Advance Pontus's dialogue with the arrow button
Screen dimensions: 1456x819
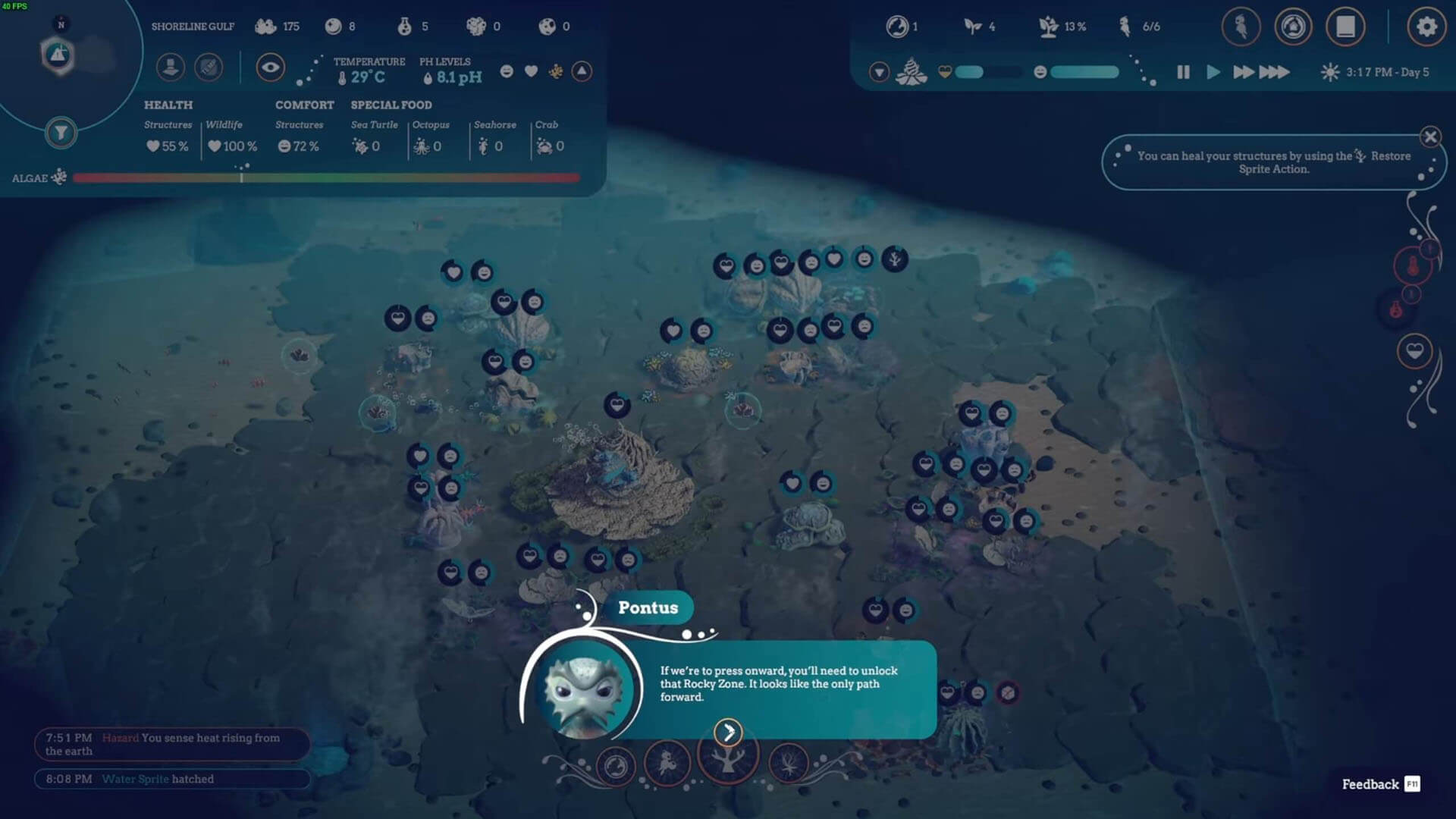pyautogui.click(x=728, y=733)
